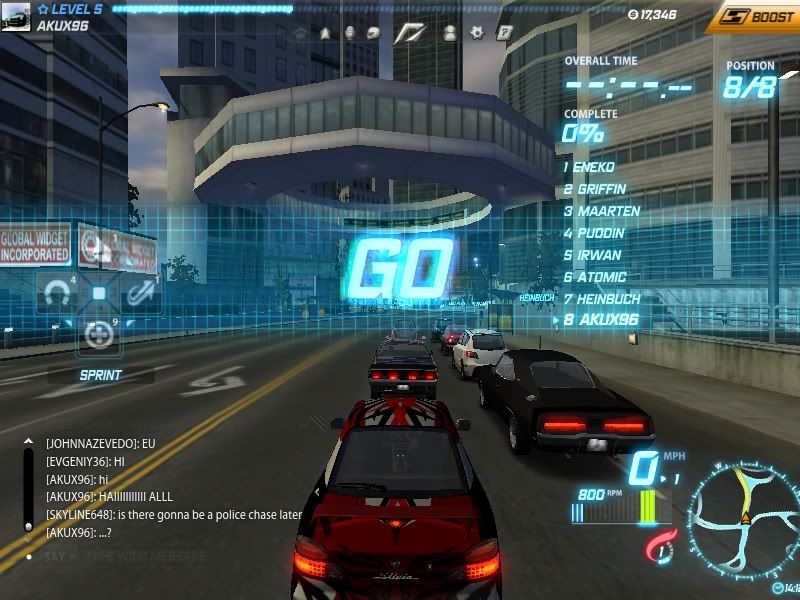This screenshot has height=600, width=800.
Task: Click the AKUX96 player avatar thumbnail
Action: tap(16, 17)
